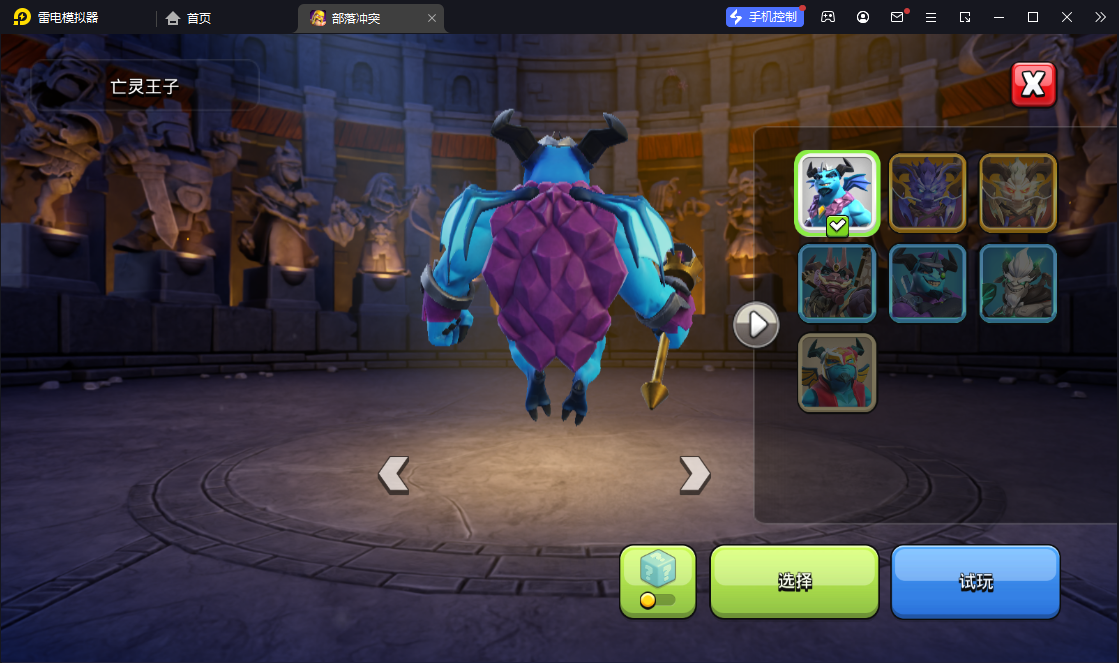
Task: Open the 手机控制 emulator button
Action: 765,17
